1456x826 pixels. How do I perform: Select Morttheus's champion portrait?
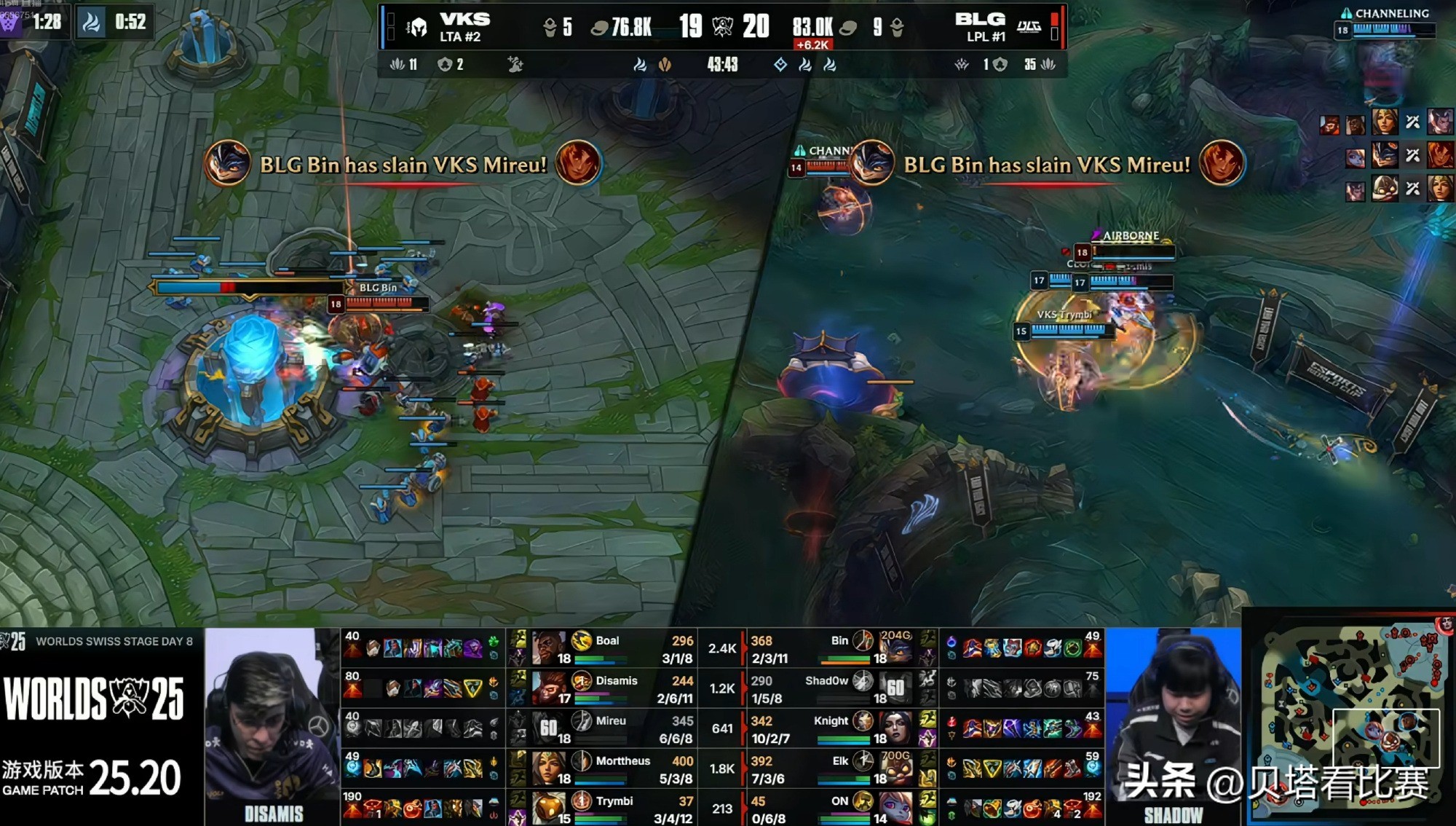(549, 768)
